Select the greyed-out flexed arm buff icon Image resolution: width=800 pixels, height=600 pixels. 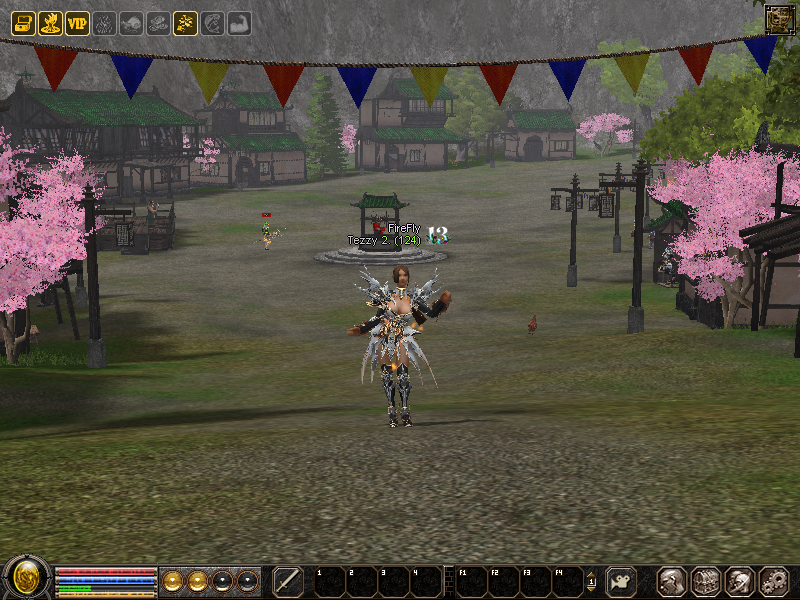coord(239,24)
